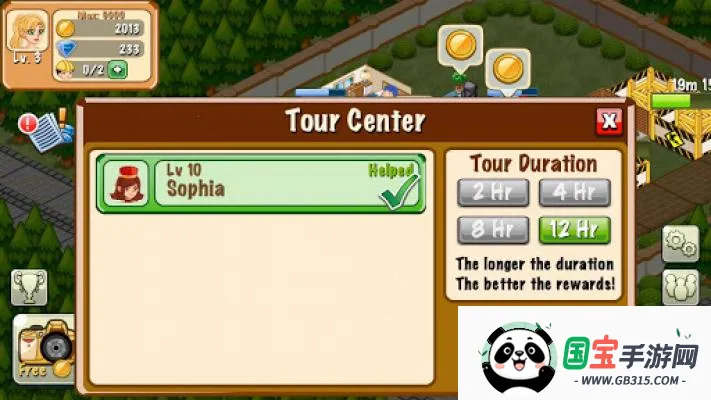The image size is (711, 400).
Task: Open the friends list button
Action: click(680, 288)
